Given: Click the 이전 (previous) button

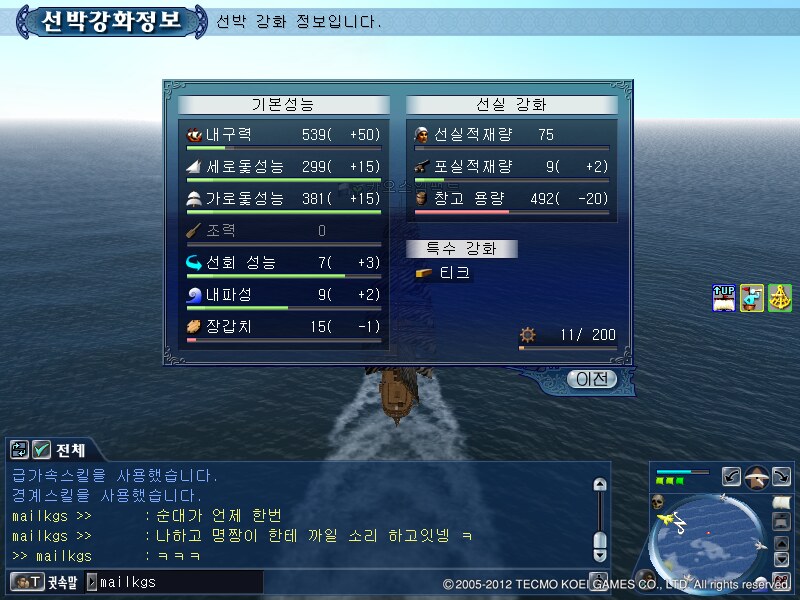Looking at the screenshot, I should click(590, 379).
